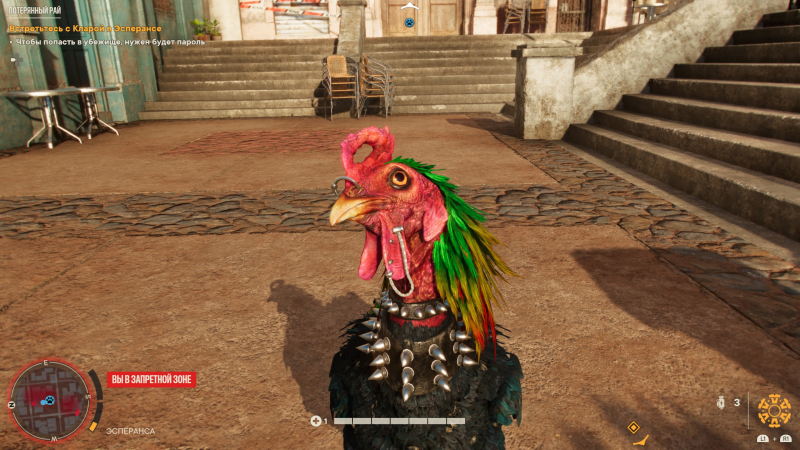Click the blue objective marker above the door

[x=408, y=21]
